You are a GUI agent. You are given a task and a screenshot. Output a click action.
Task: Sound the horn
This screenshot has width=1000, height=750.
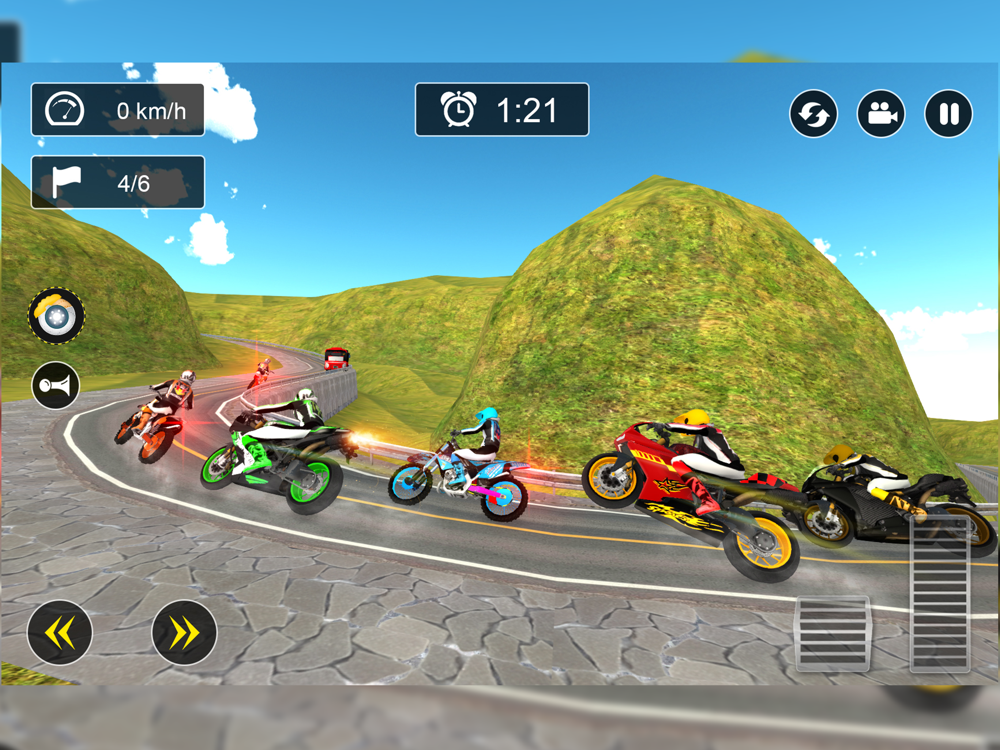click(x=56, y=385)
